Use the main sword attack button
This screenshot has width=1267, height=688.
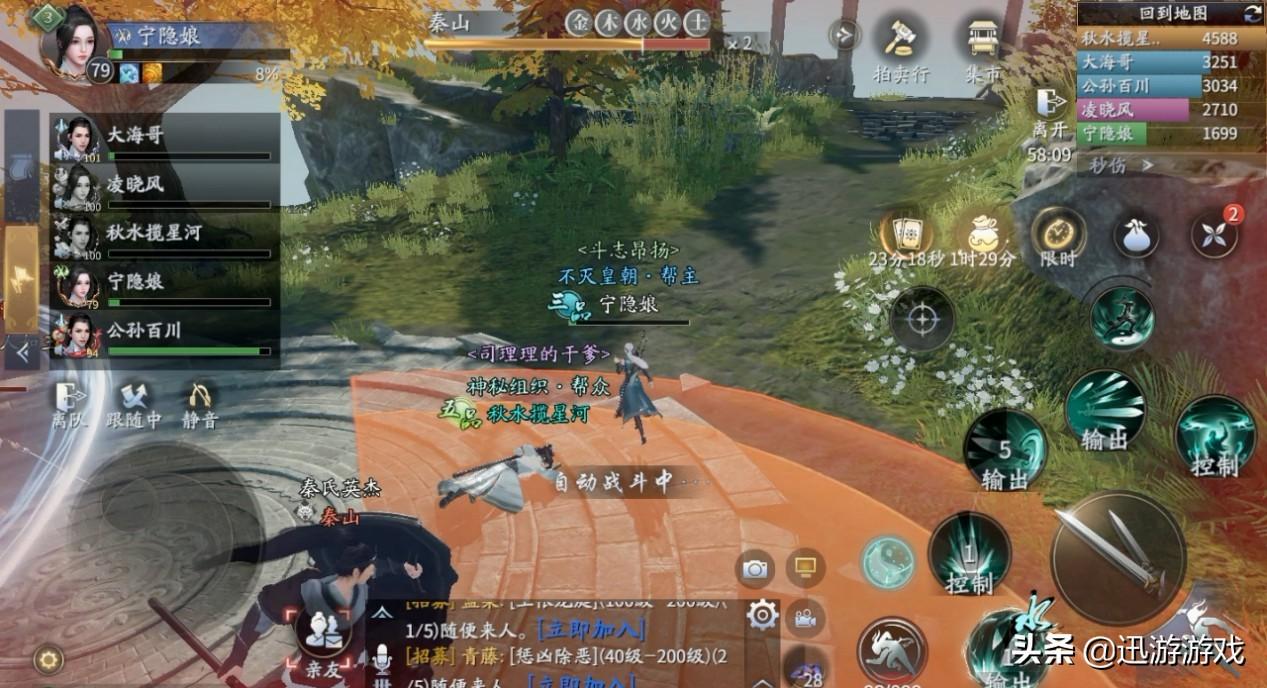(x=1118, y=557)
